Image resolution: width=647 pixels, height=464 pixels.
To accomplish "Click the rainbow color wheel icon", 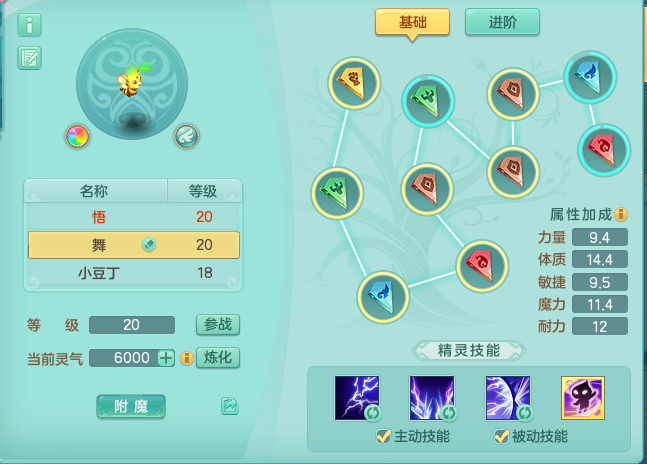I will (x=77, y=136).
